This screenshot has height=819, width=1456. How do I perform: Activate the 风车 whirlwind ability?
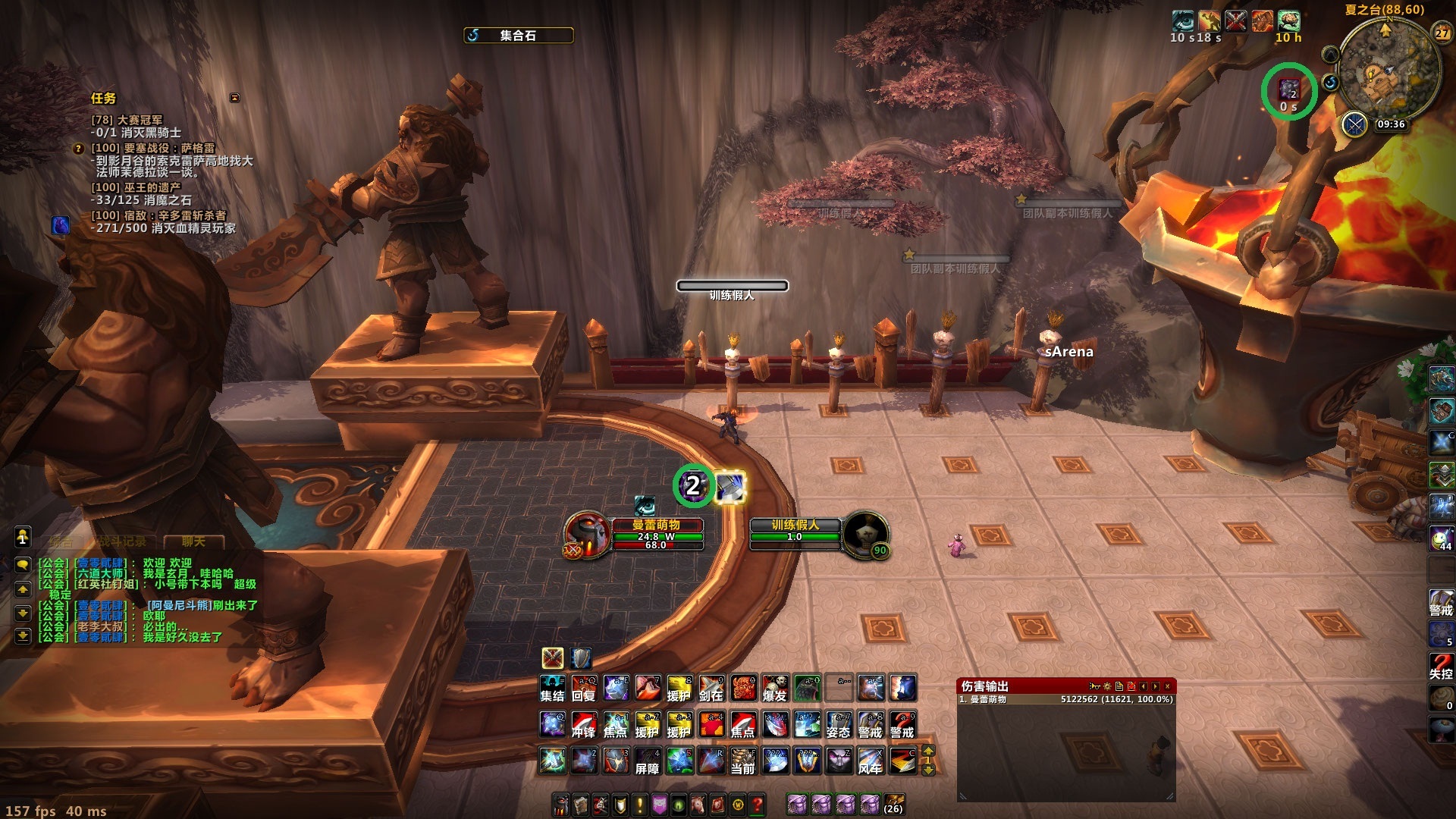coord(871,761)
